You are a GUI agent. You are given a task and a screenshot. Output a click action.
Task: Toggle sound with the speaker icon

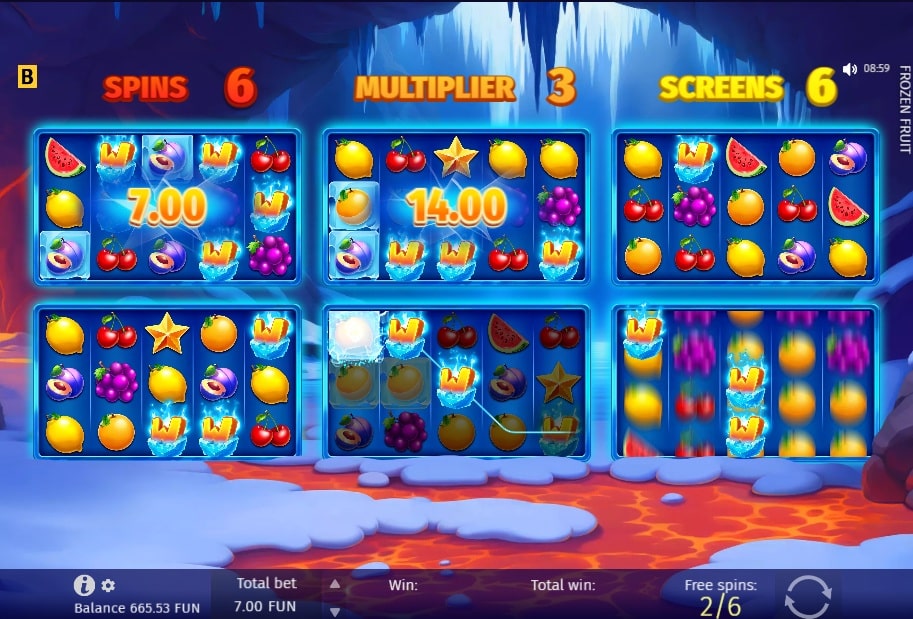(x=849, y=69)
